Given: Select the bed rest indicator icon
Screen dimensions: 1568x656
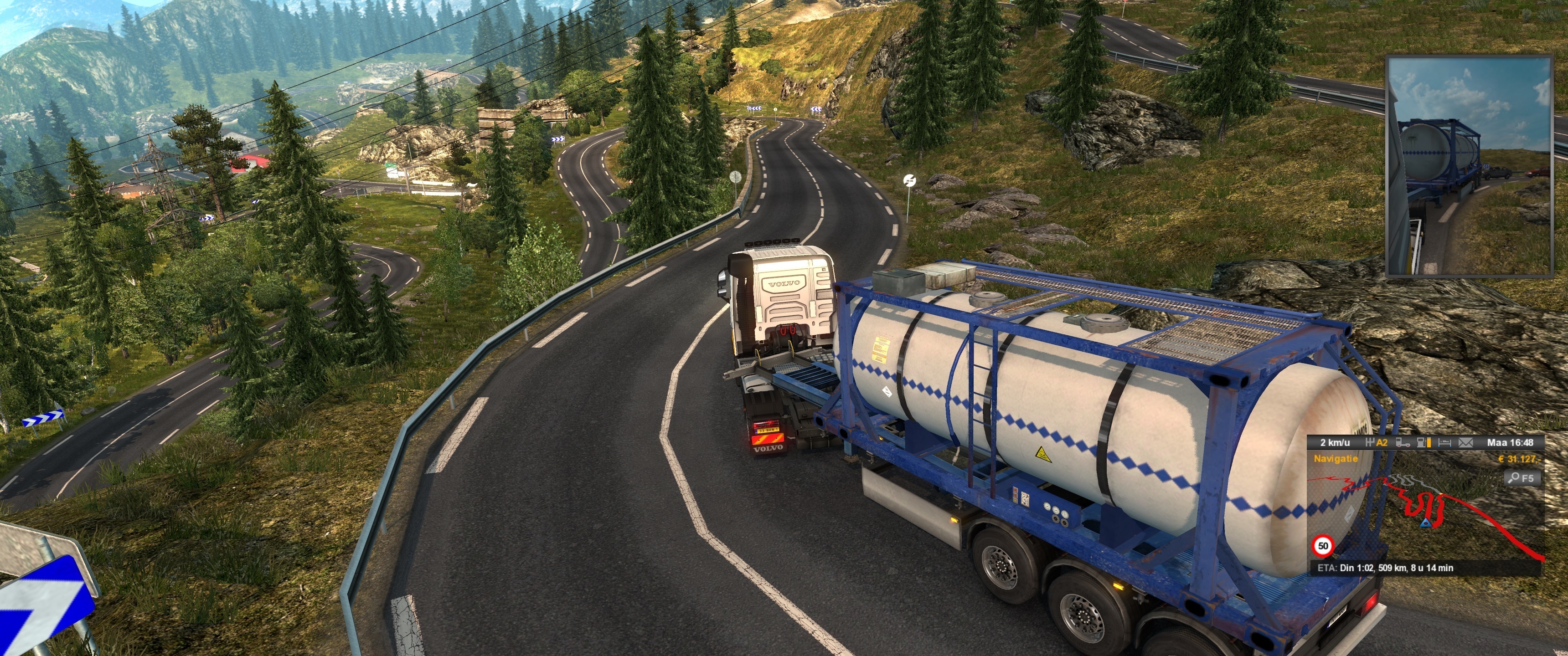Looking at the screenshot, I should (x=1446, y=442).
